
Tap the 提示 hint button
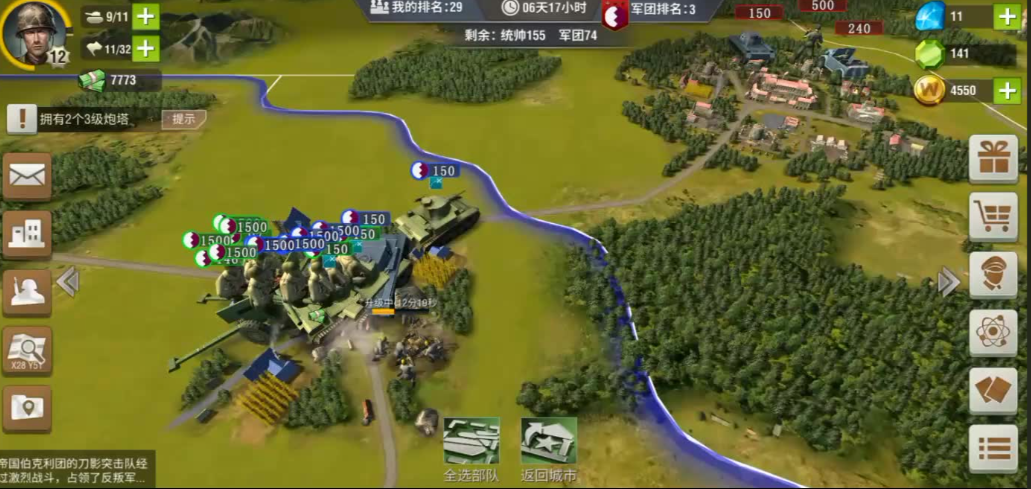pyautogui.click(x=184, y=119)
